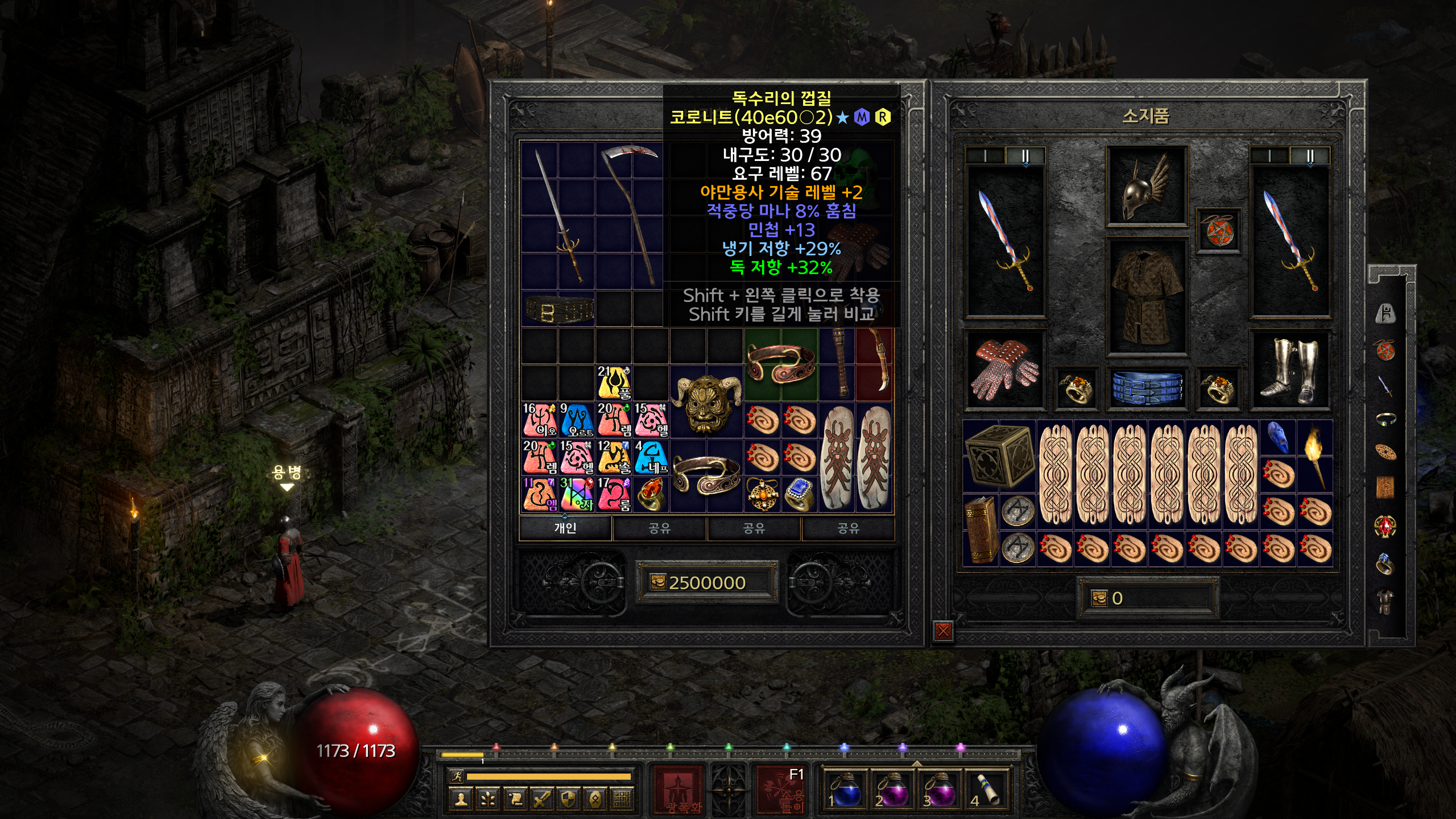This screenshot has height=819, width=1456.
Task: Select the sapphire ring in the stash
Action: pos(800,494)
